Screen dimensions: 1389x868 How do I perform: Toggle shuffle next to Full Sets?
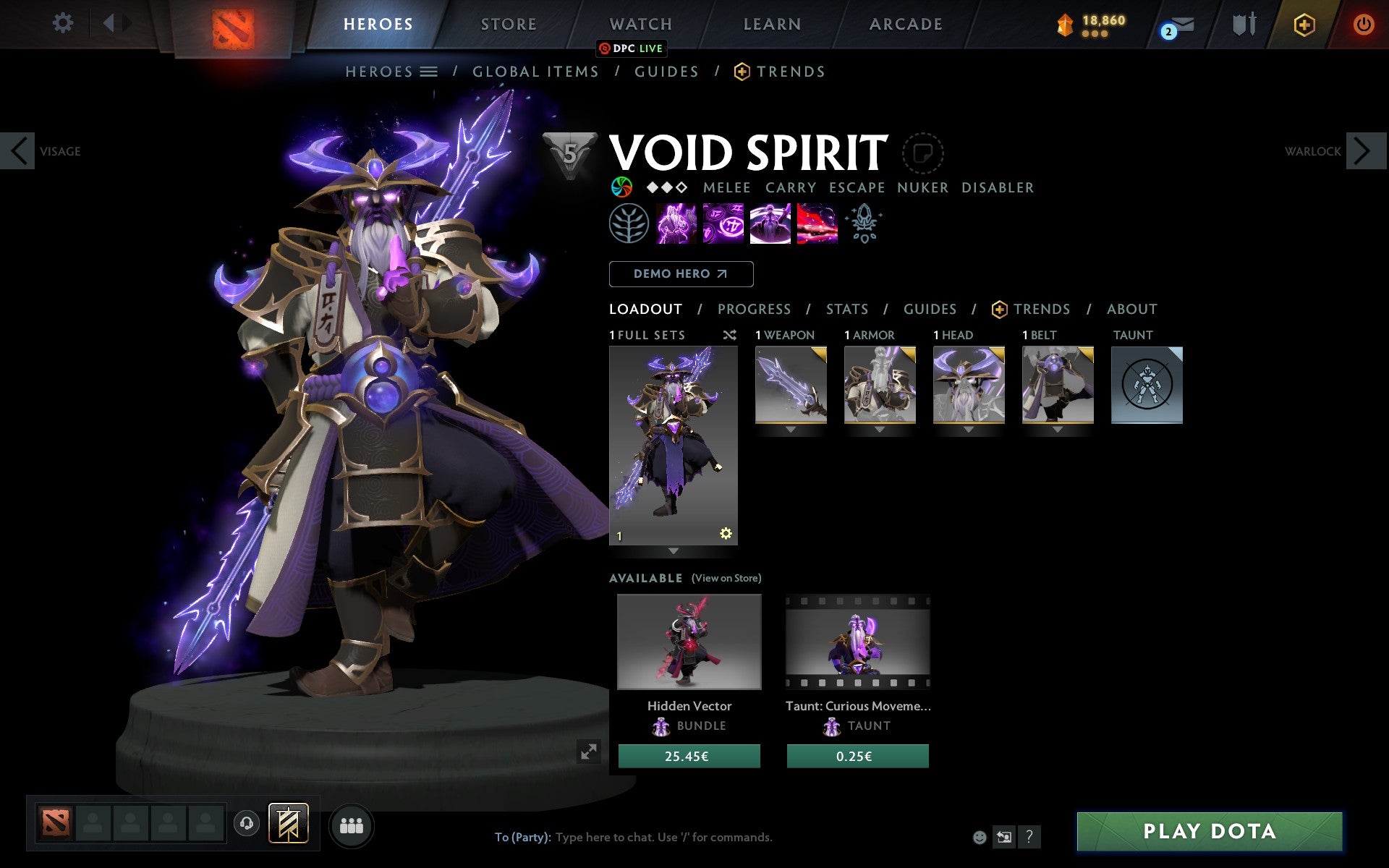click(729, 335)
